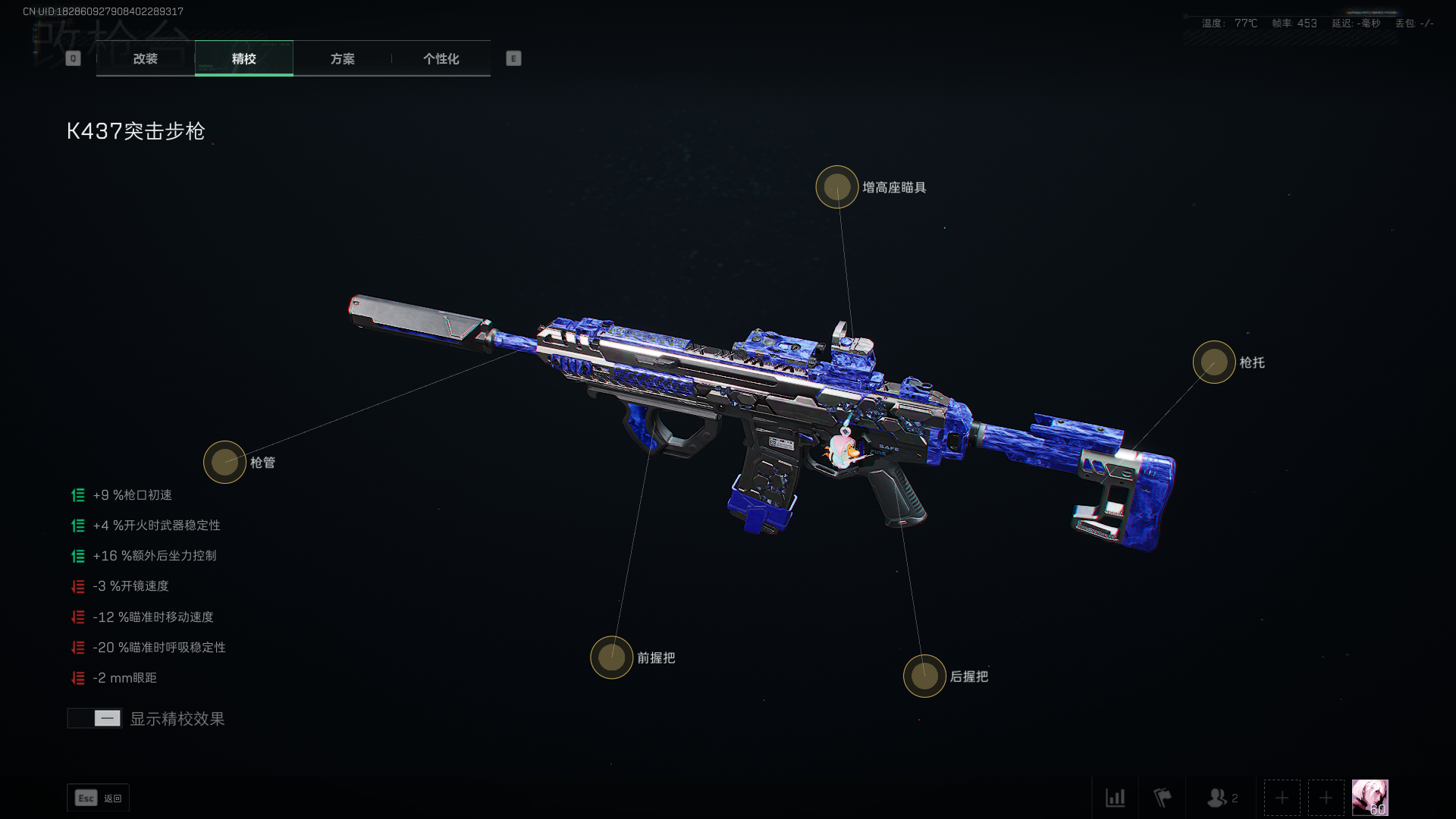Open the squad members icon
This screenshot has width=1456, height=819.
(x=1221, y=798)
